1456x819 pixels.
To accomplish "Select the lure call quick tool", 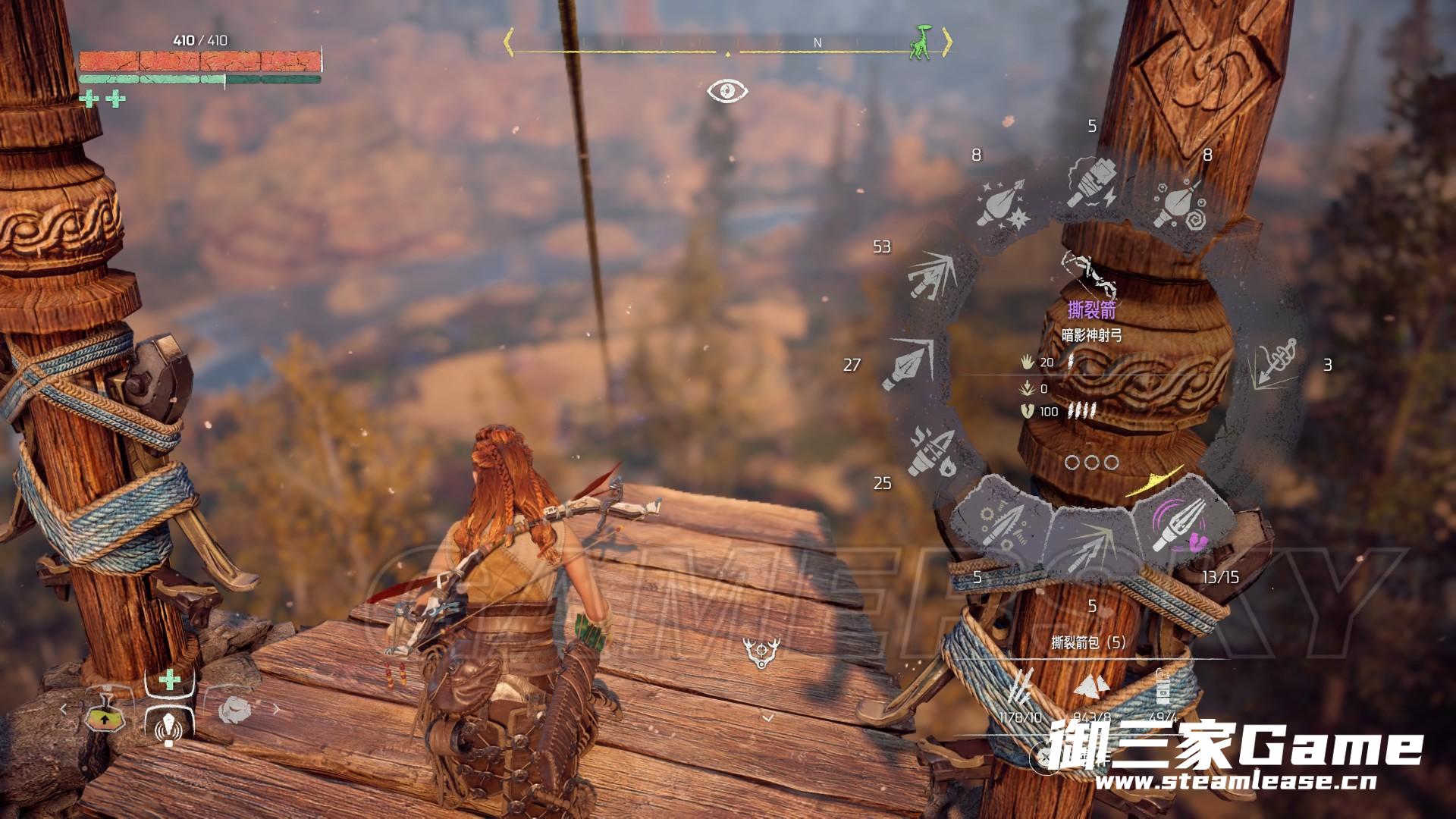I will (x=168, y=728).
